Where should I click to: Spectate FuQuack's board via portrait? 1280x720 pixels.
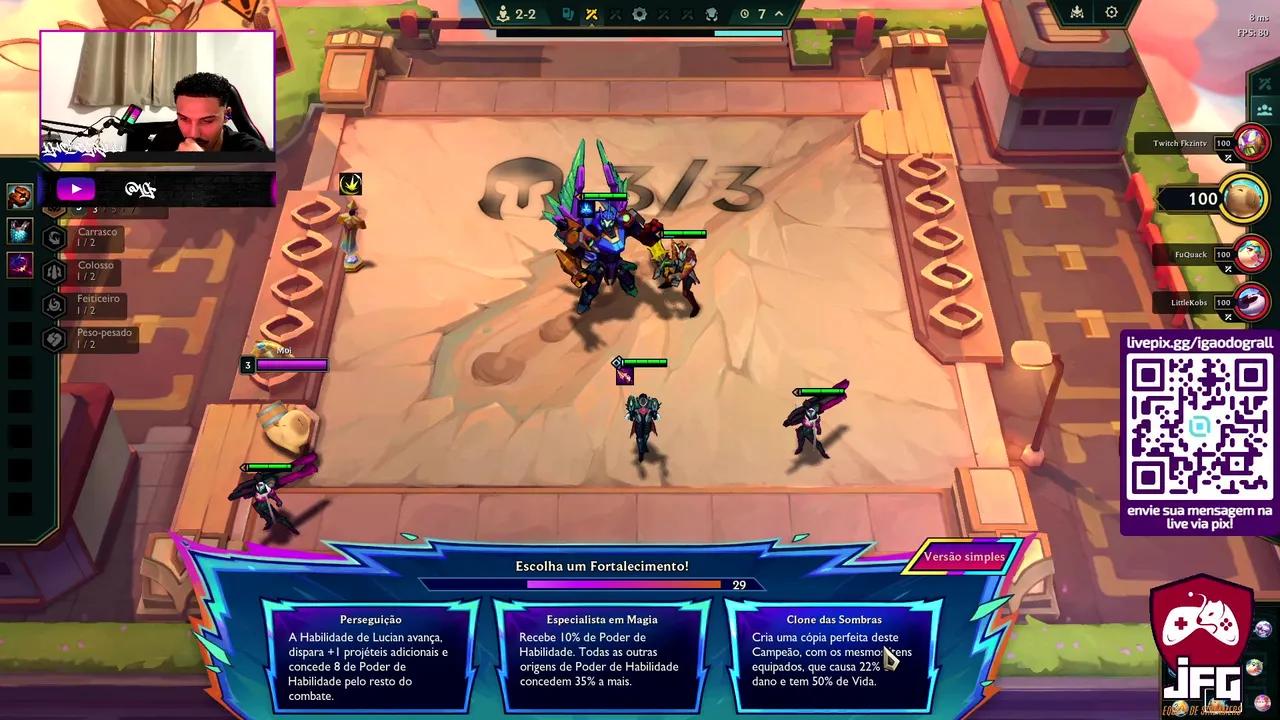coord(1251,255)
